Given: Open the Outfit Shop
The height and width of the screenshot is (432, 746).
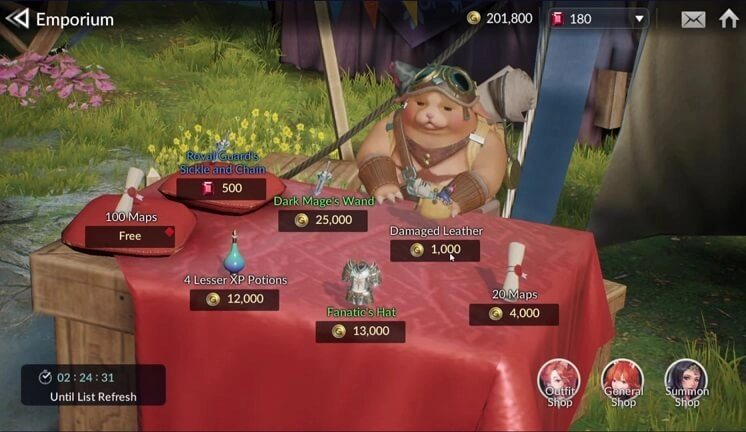Looking at the screenshot, I should [559, 382].
